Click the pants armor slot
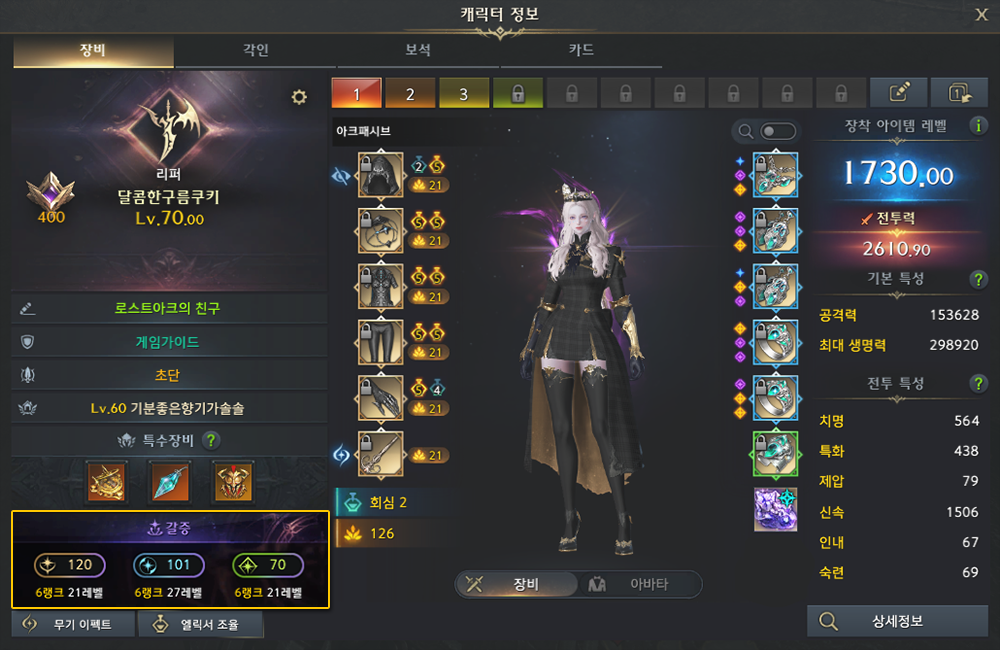 [380, 343]
